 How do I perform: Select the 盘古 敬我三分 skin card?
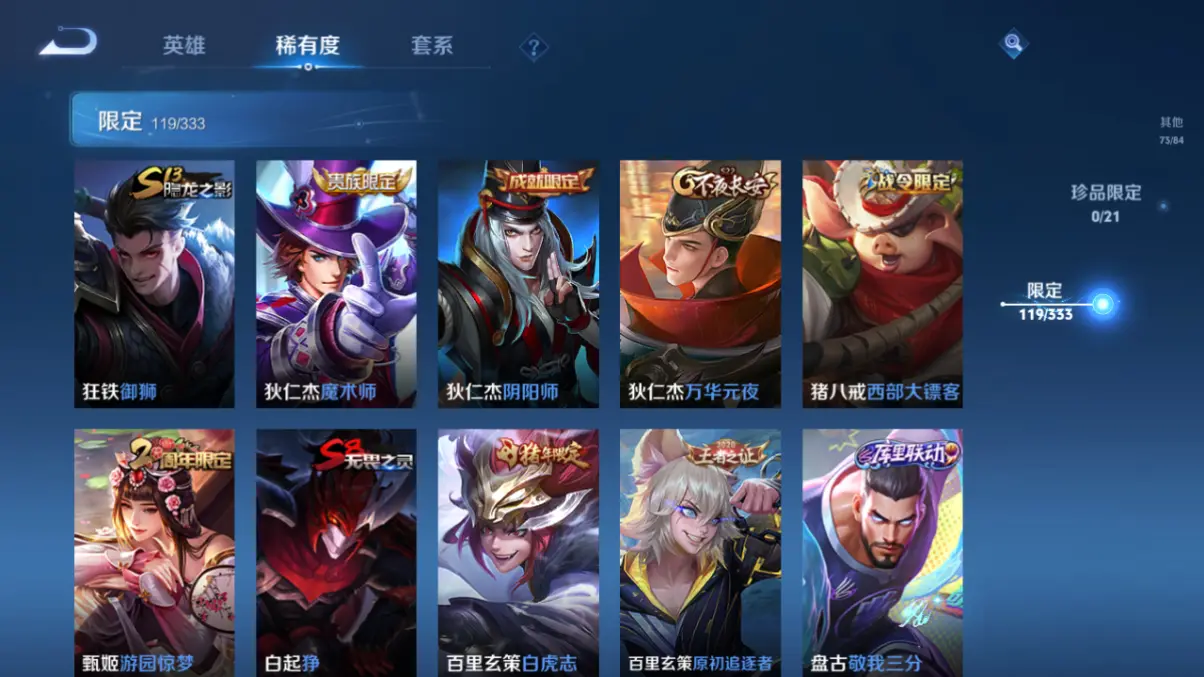(882, 552)
